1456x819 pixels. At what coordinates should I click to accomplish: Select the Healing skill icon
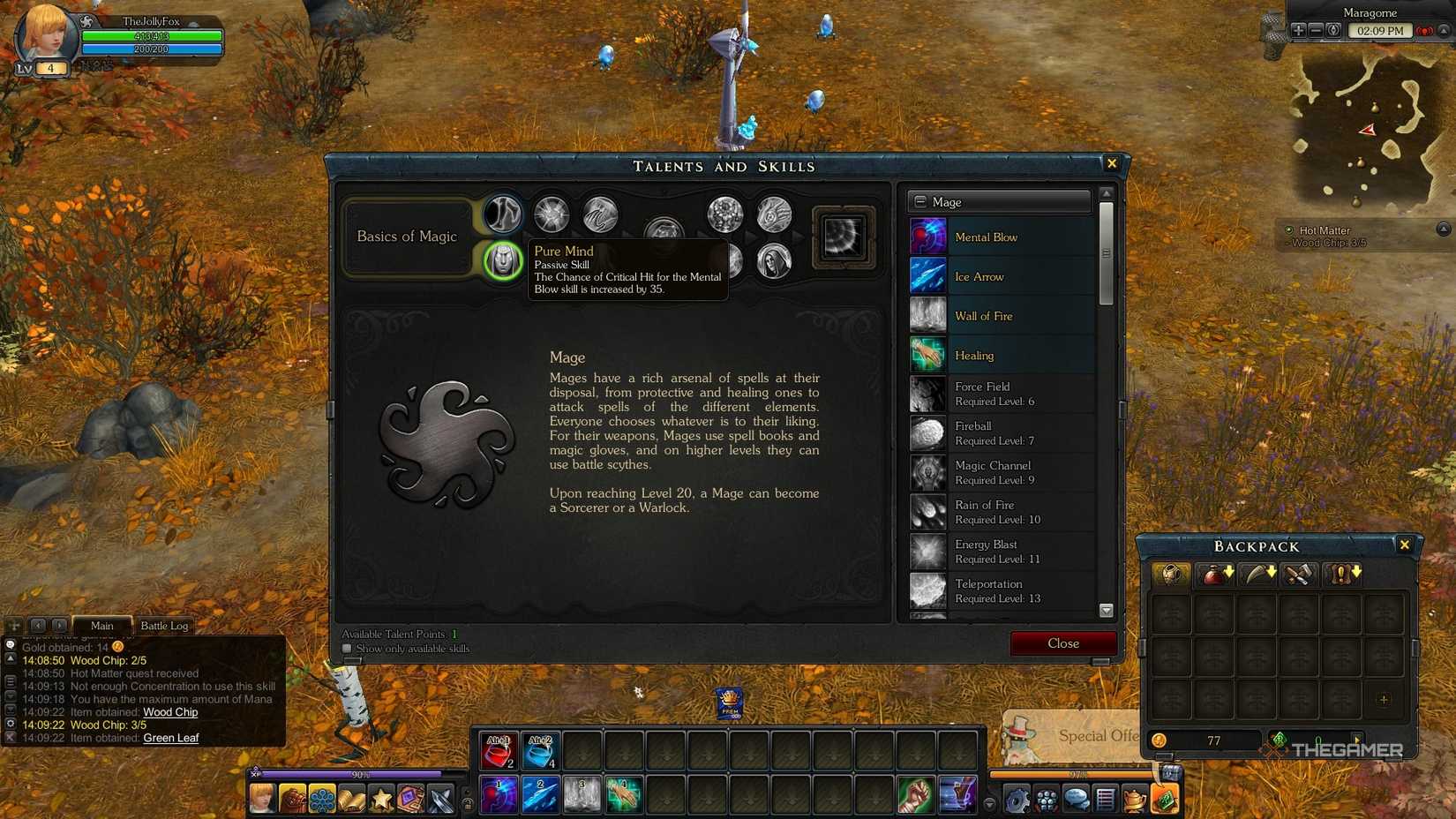(927, 355)
